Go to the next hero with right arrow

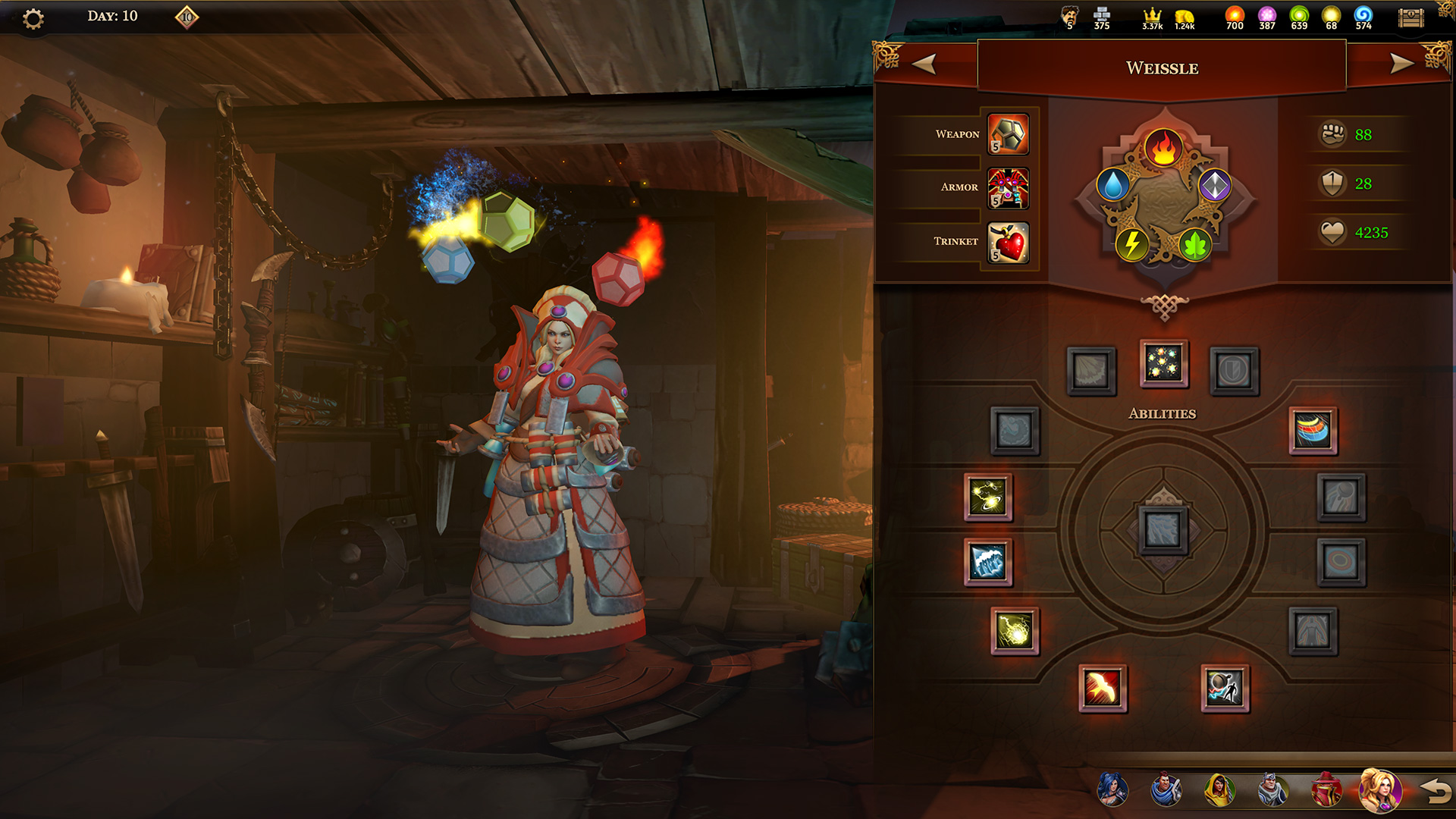1401,64
